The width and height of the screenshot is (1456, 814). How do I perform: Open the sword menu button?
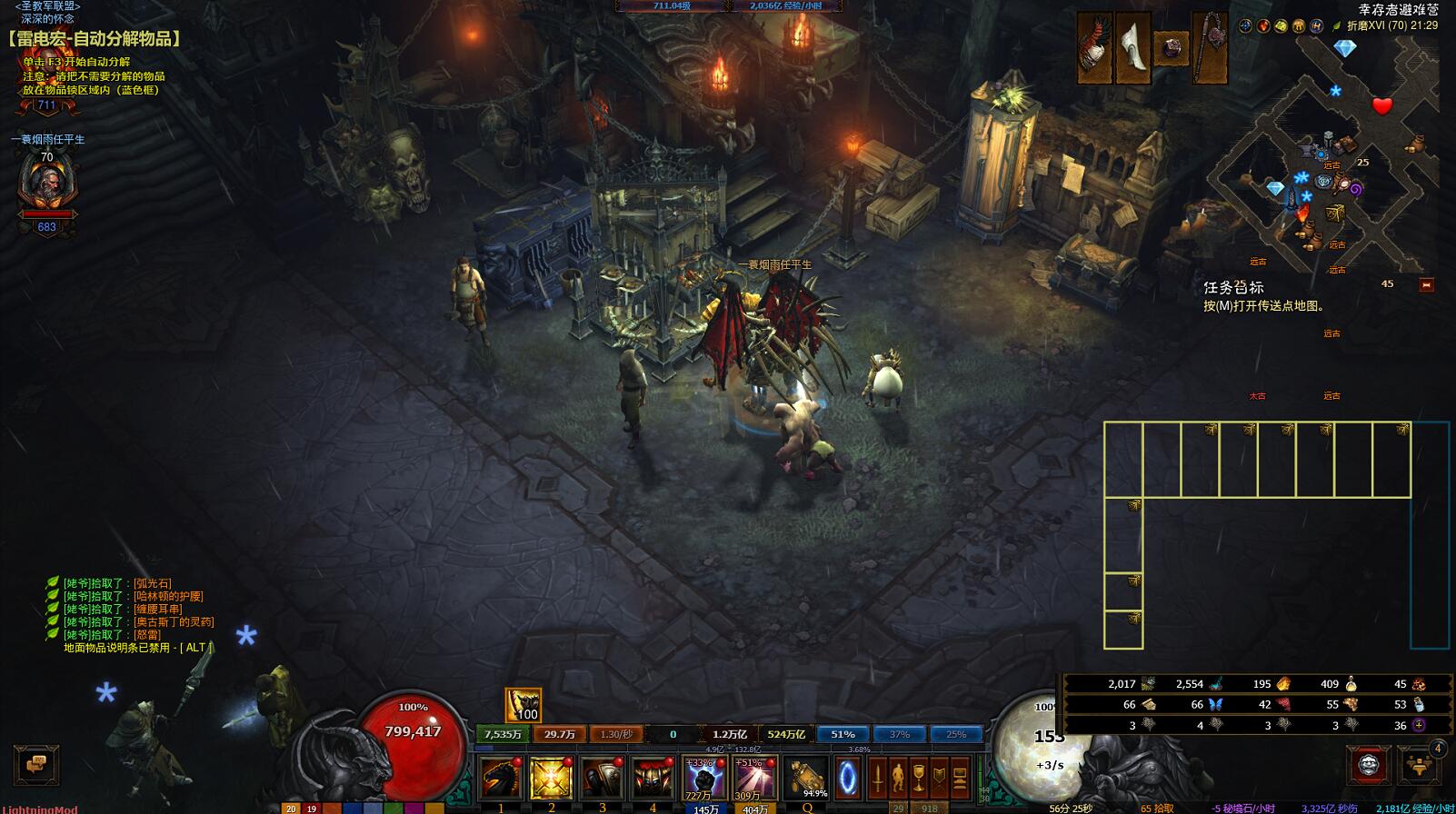(878, 778)
